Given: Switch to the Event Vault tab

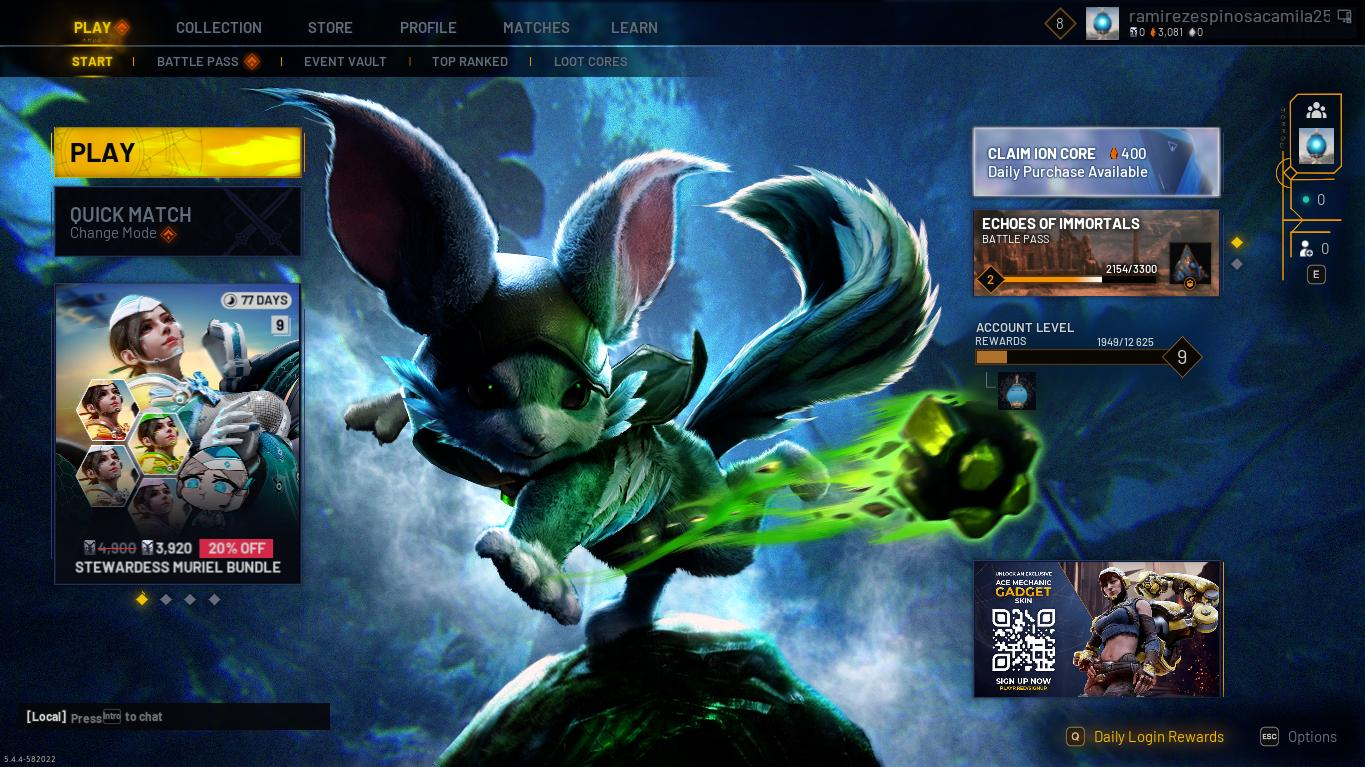Looking at the screenshot, I should coord(345,62).
